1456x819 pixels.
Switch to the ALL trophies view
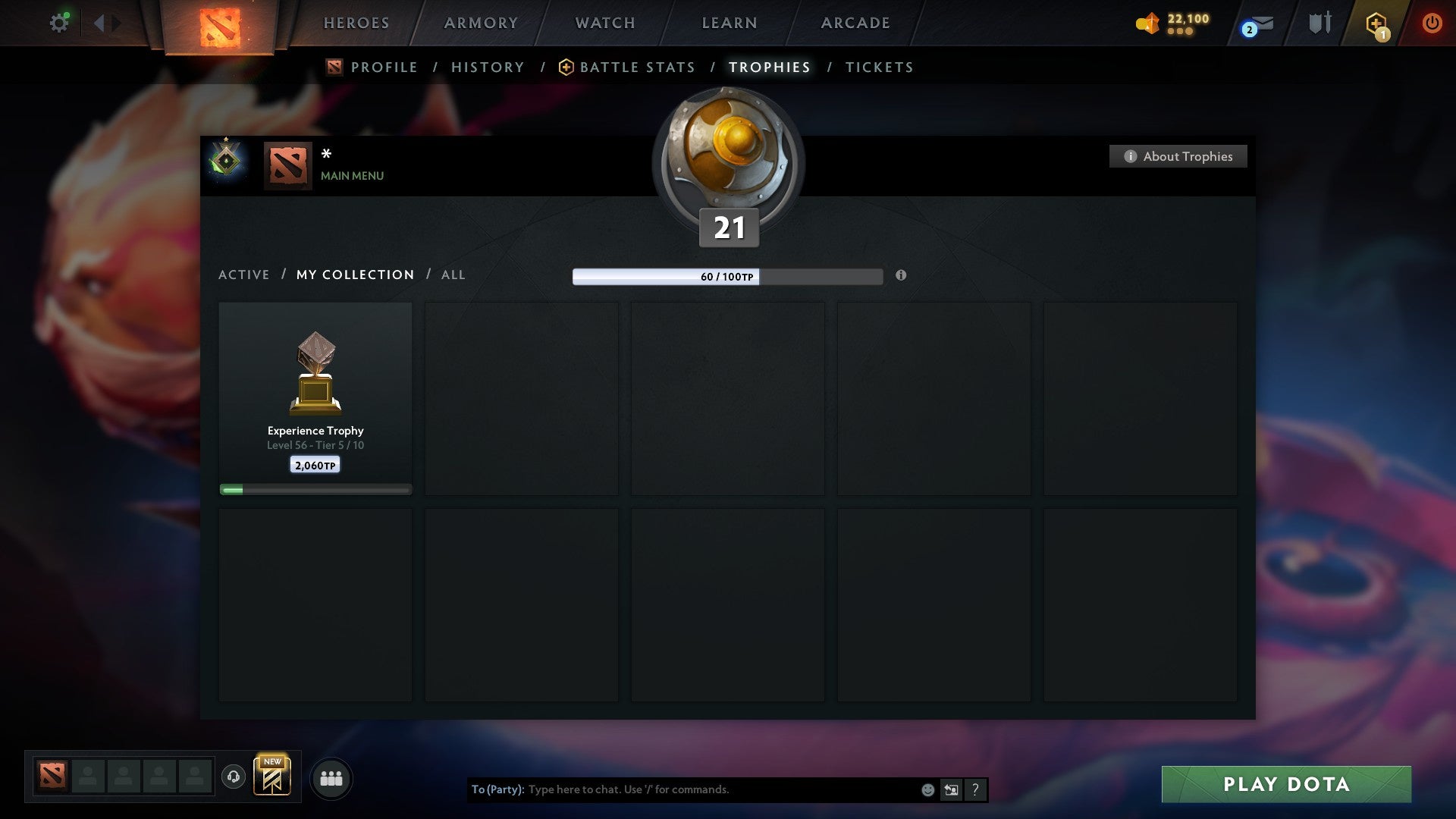(453, 275)
